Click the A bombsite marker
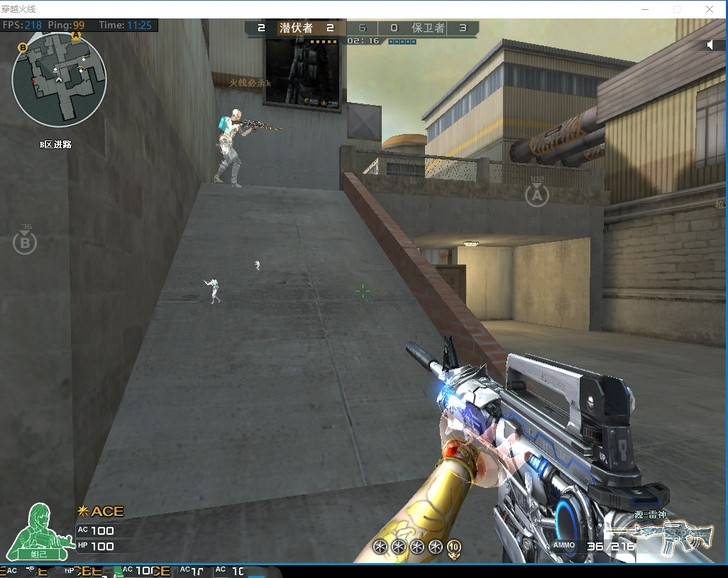The width and height of the screenshot is (728, 578). tap(537, 195)
